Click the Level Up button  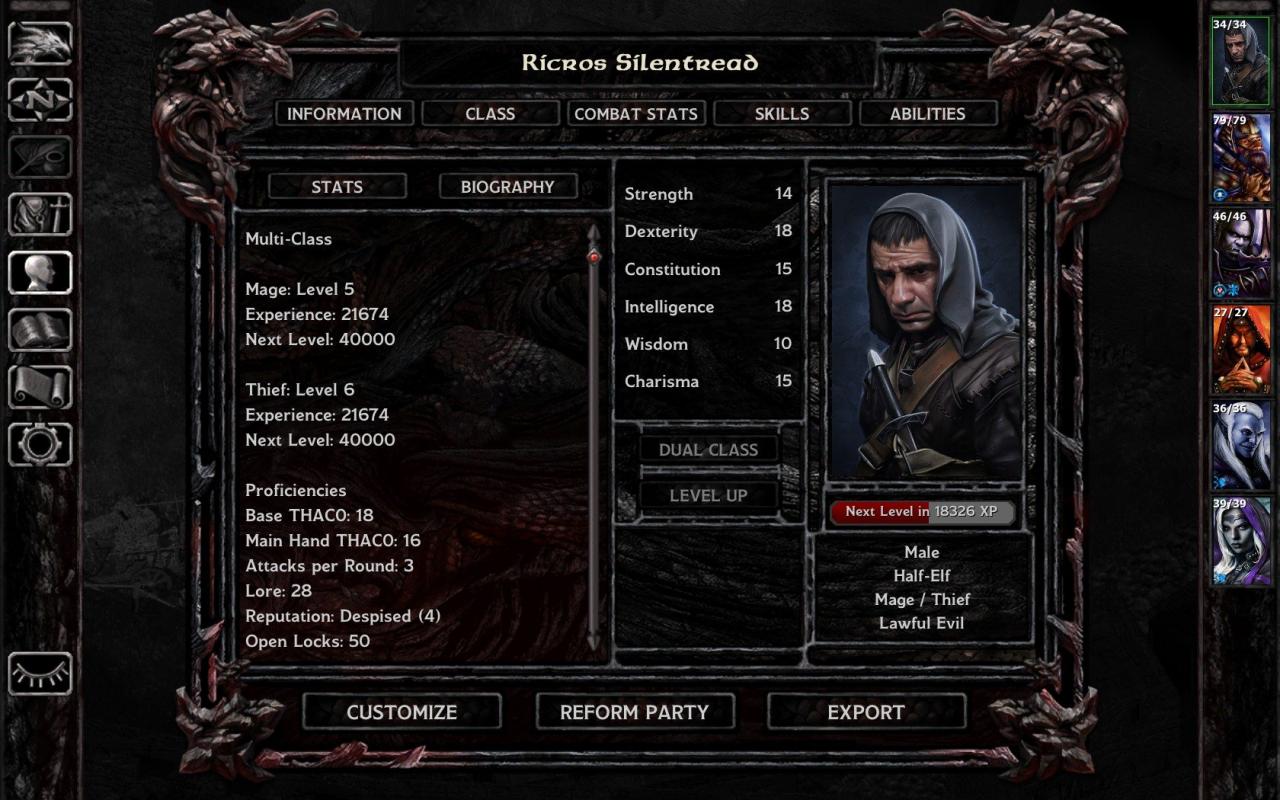click(709, 496)
